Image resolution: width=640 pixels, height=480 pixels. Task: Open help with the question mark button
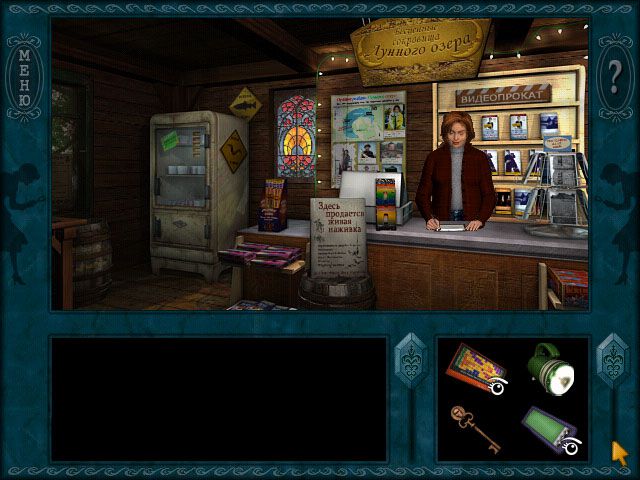[615, 77]
